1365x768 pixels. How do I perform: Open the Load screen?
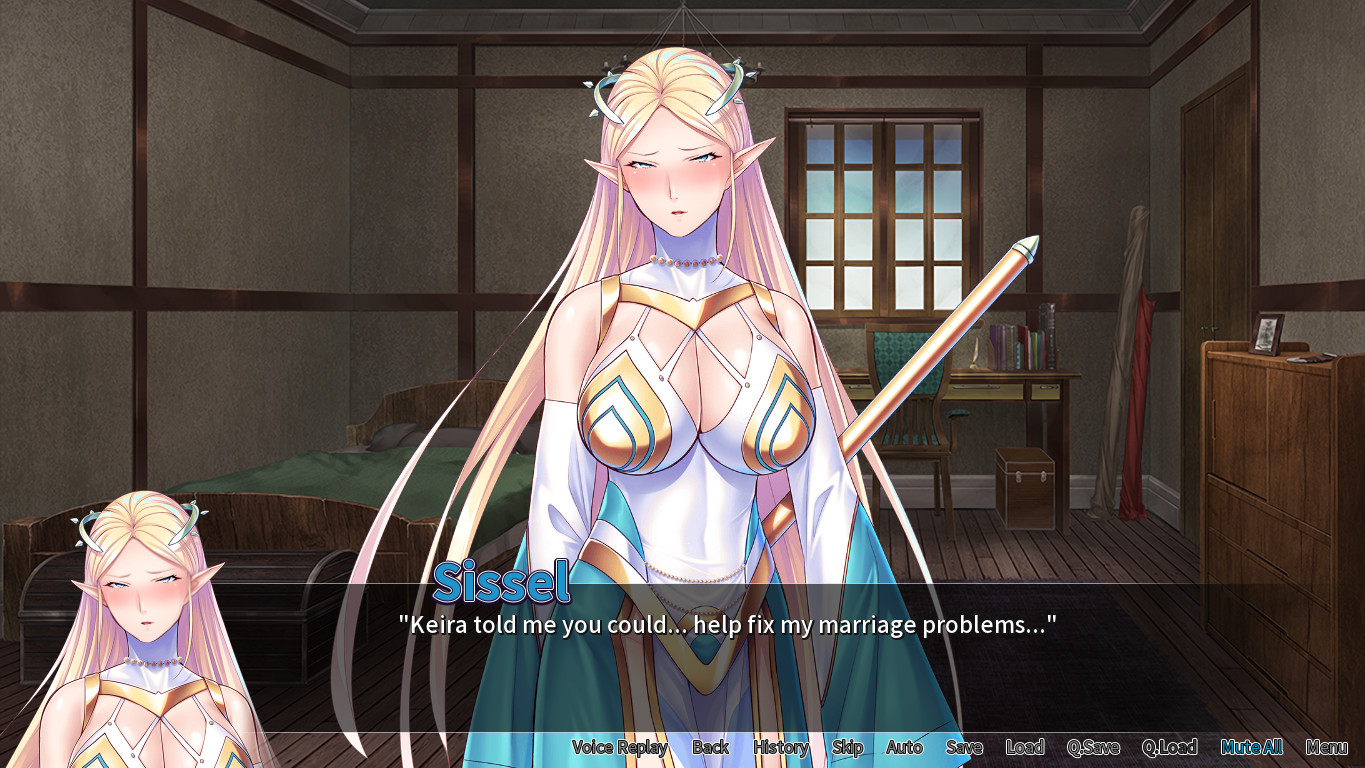click(1025, 747)
